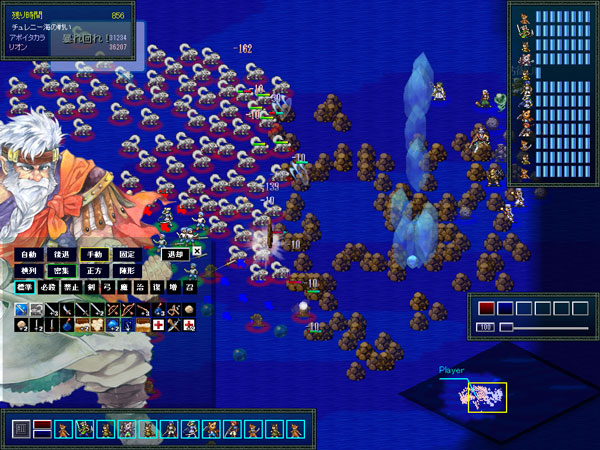Select the 横列 (line) formation

click(30, 271)
